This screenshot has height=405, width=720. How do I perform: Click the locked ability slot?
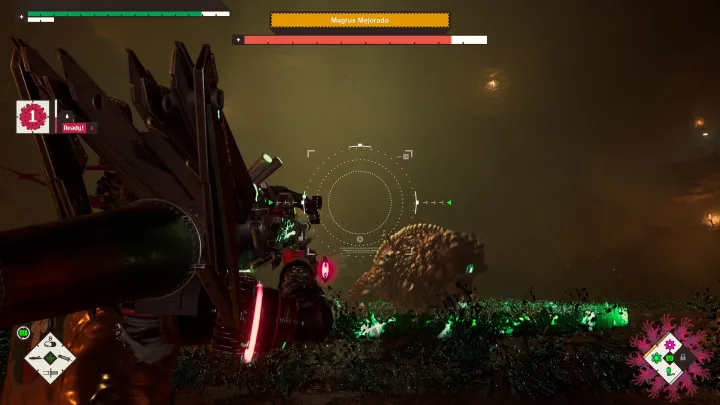click(x=684, y=357)
